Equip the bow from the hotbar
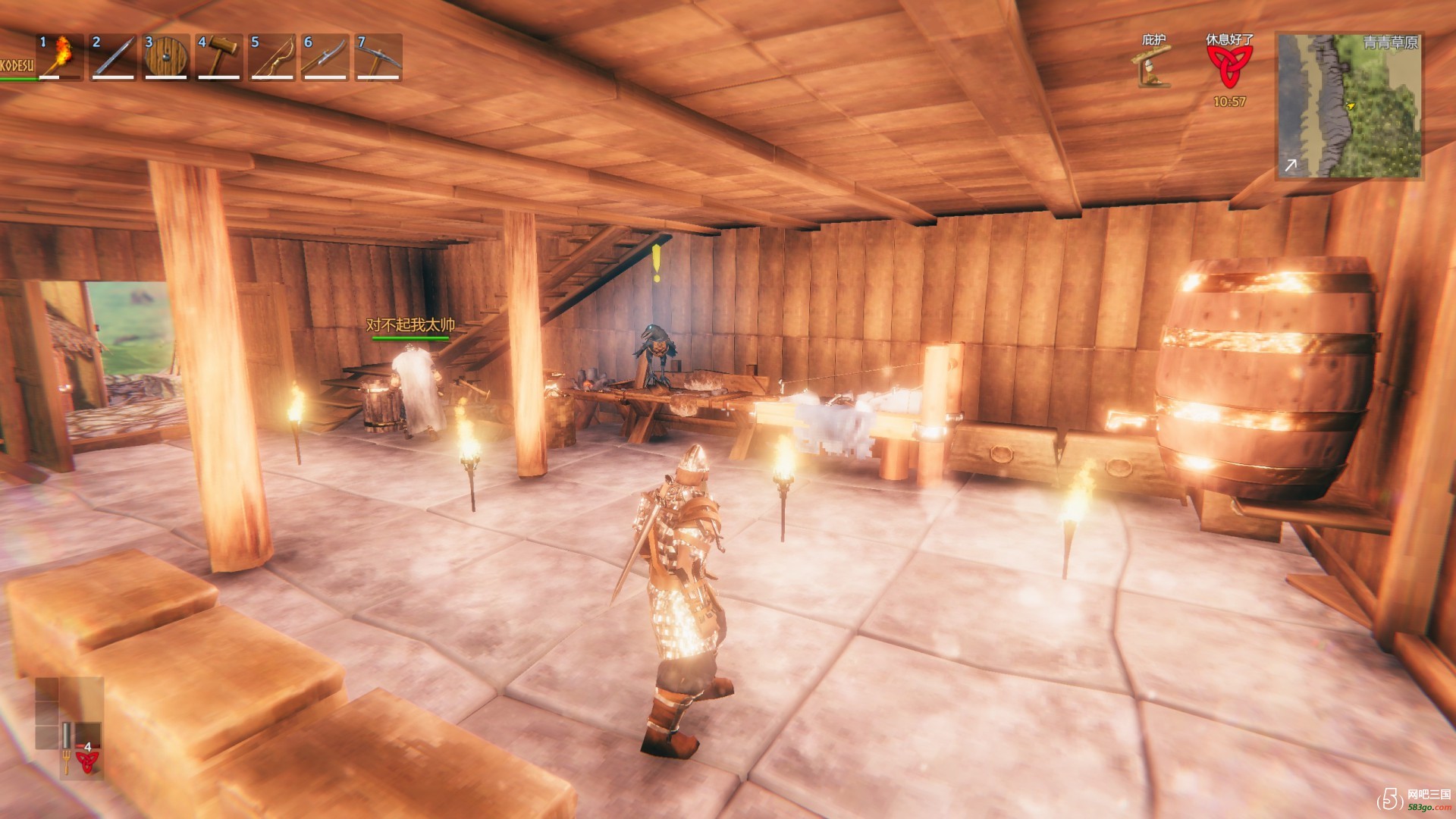Viewport: 1456px width, 819px height. point(272,56)
